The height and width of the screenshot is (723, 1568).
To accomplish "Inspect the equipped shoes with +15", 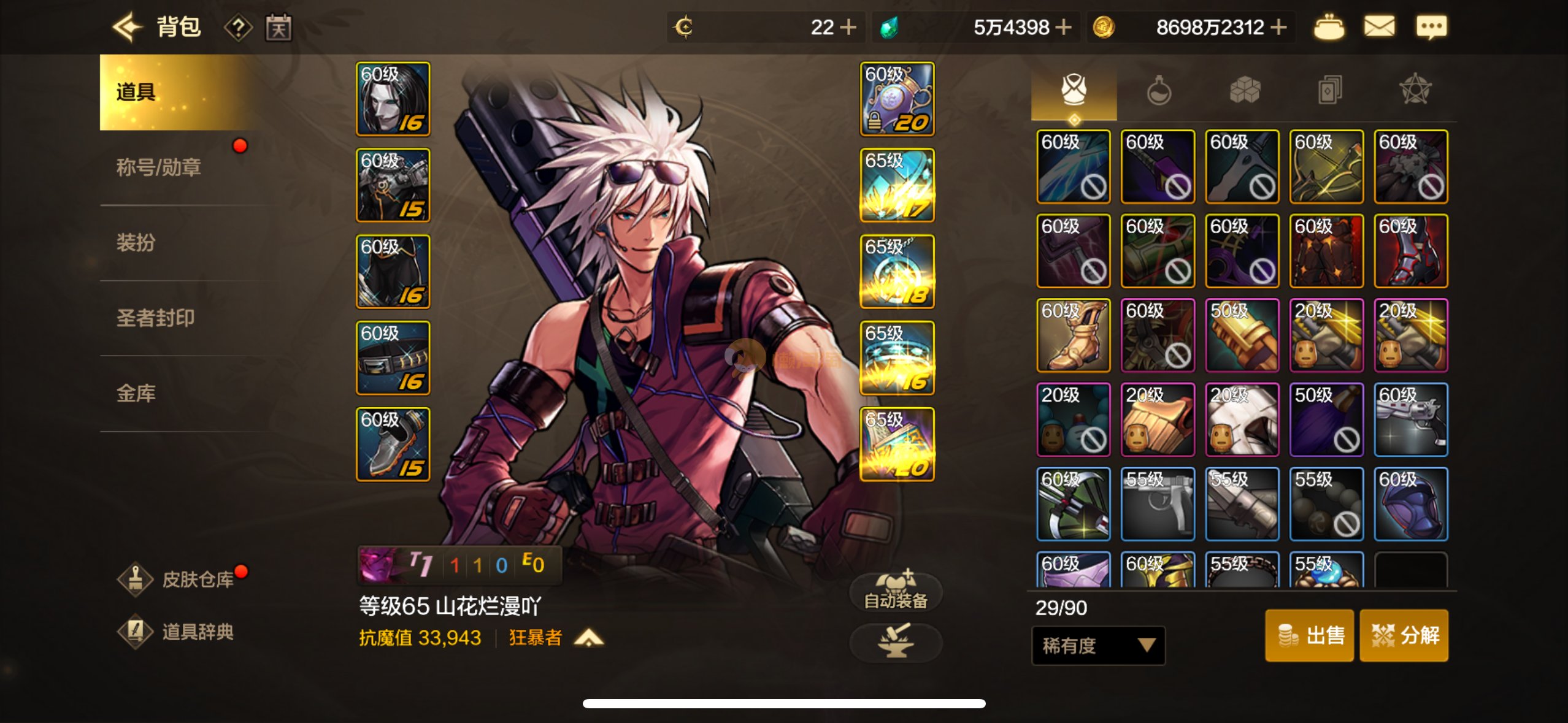I will click(393, 445).
